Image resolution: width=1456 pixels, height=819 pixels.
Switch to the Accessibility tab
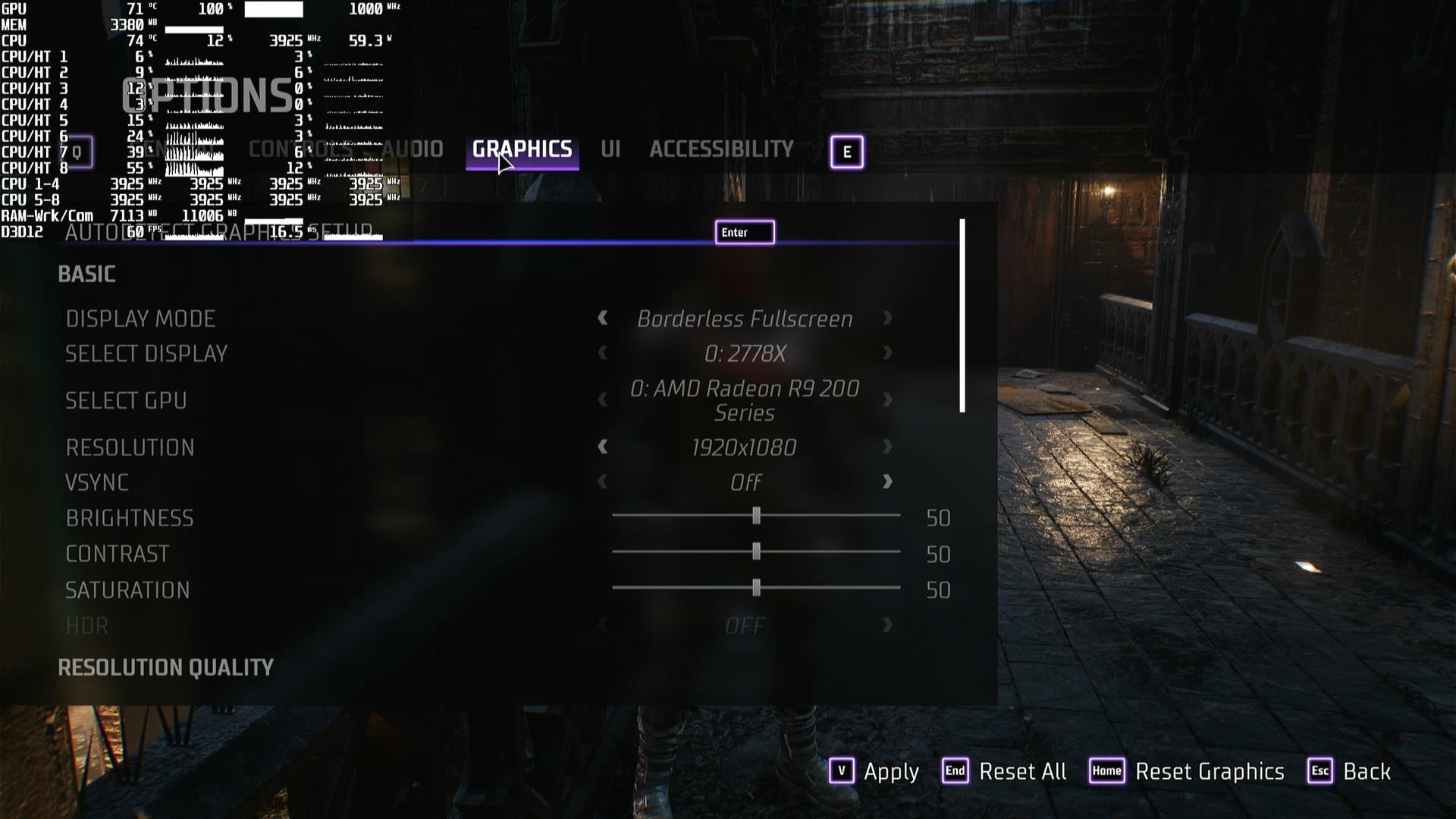click(x=721, y=149)
